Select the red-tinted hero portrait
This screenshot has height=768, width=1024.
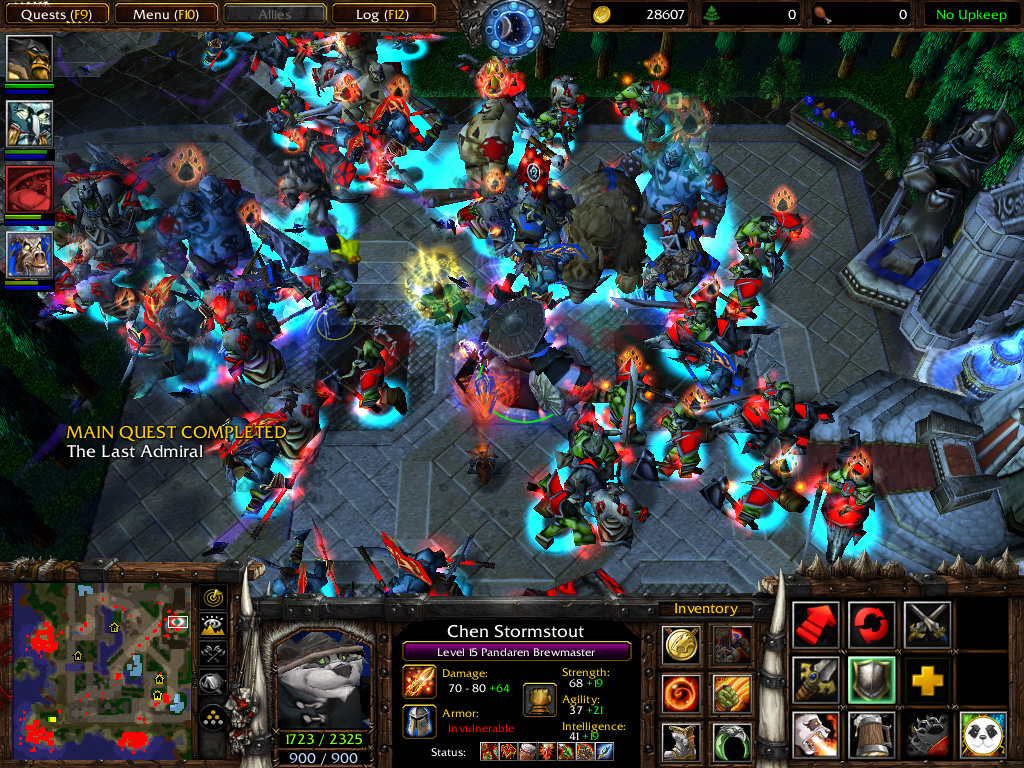30,189
